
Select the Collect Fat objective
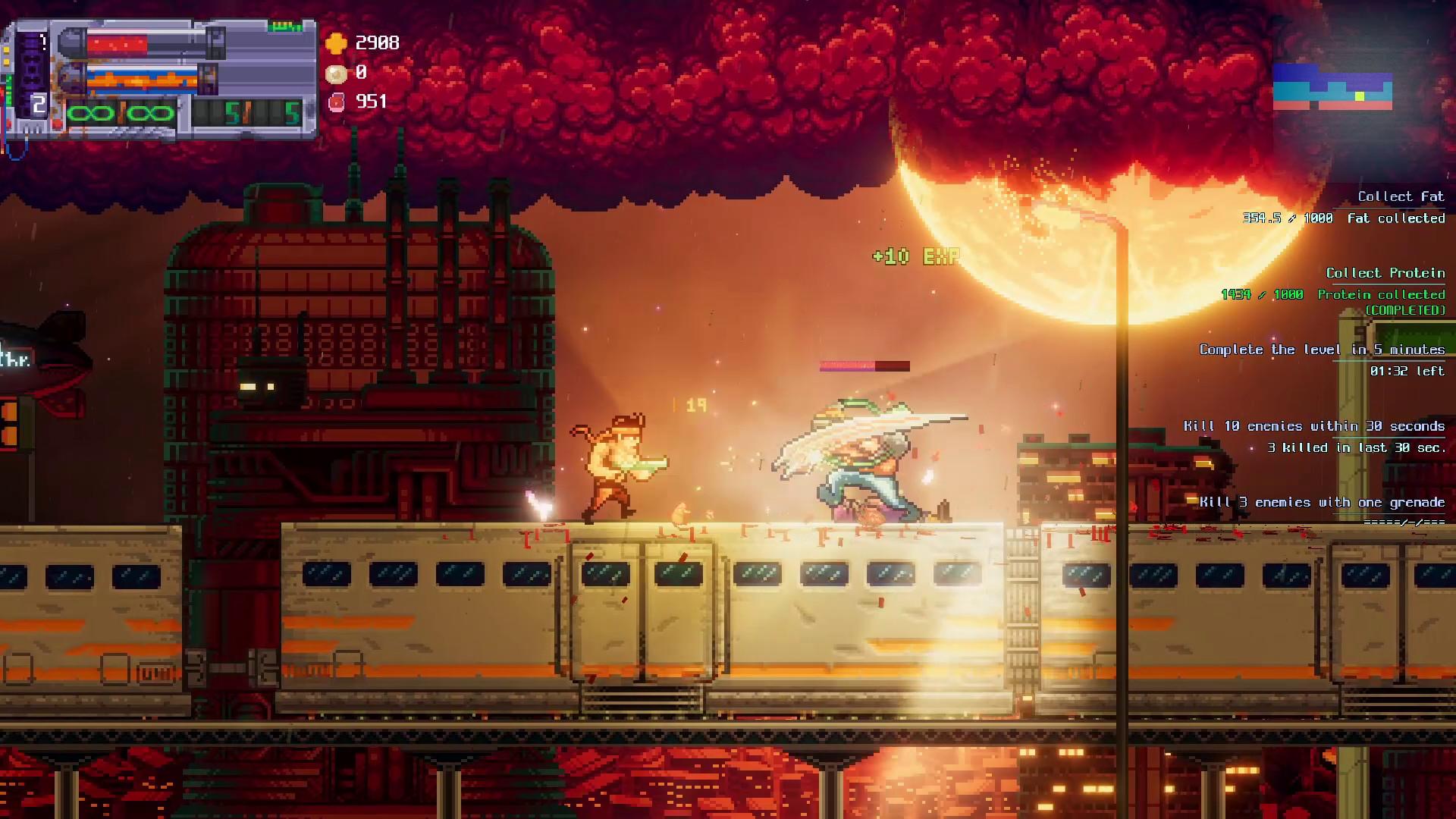(1400, 197)
